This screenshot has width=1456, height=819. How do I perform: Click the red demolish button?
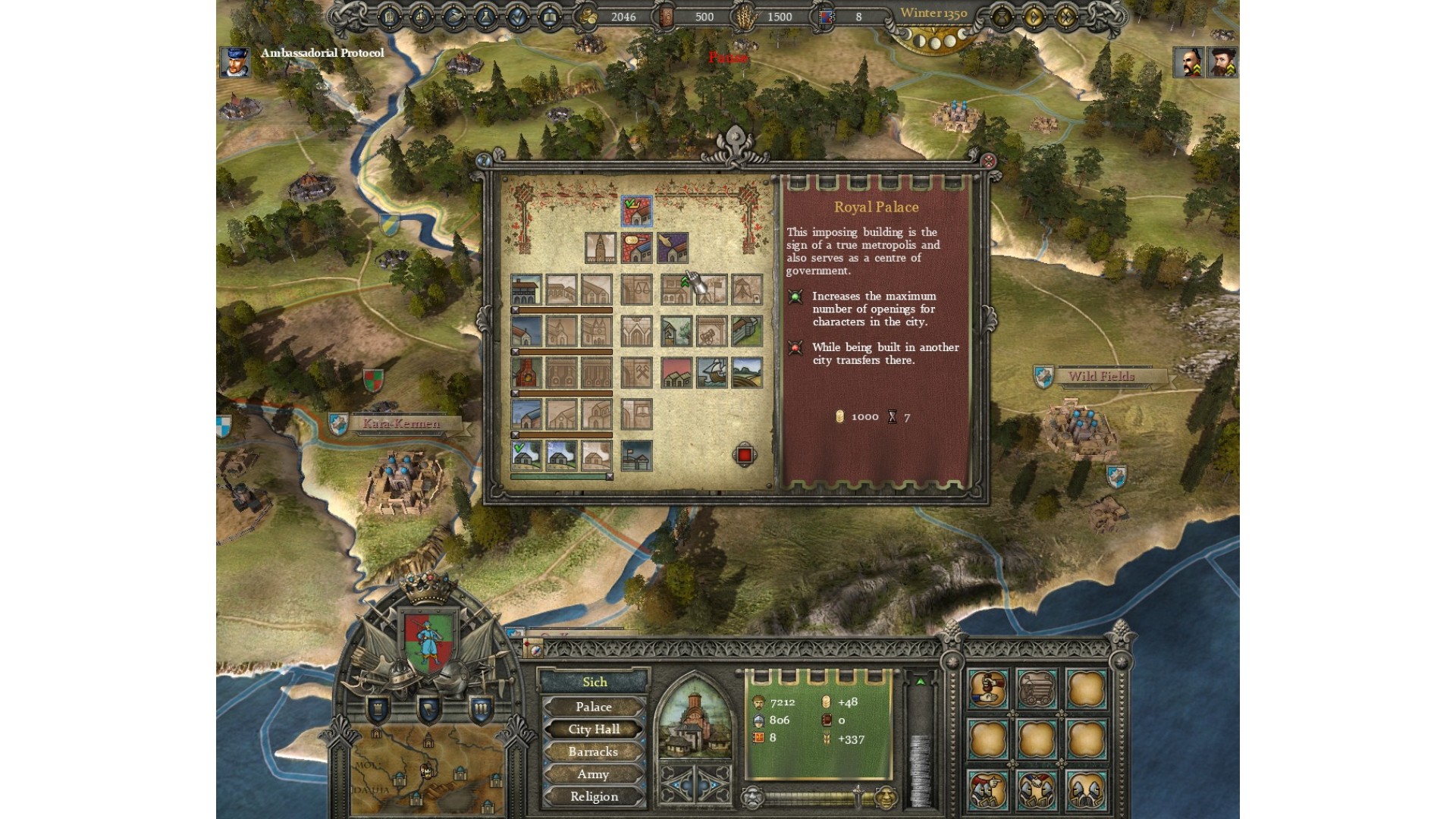(745, 455)
